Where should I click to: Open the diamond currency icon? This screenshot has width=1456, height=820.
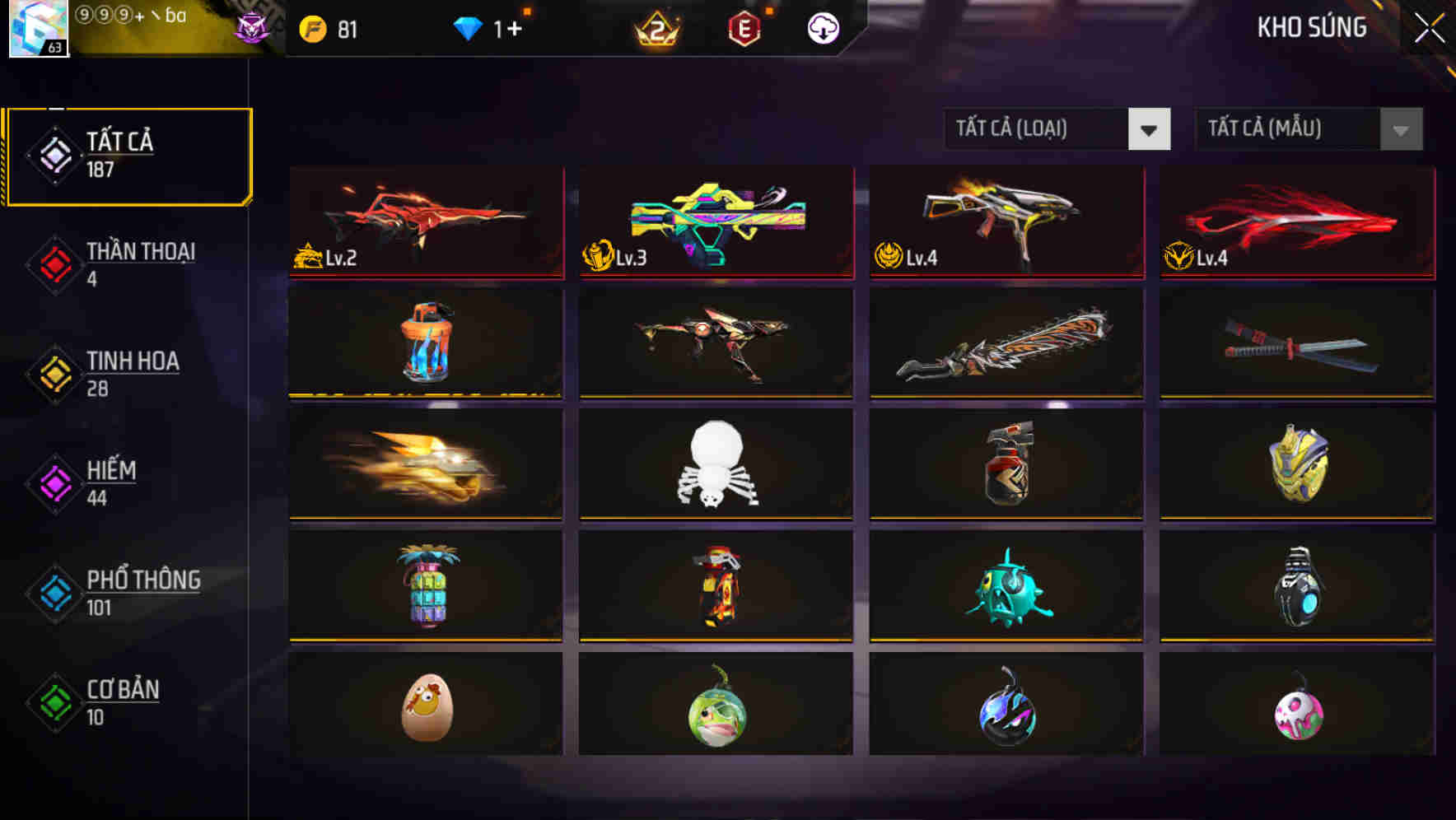tap(468, 29)
